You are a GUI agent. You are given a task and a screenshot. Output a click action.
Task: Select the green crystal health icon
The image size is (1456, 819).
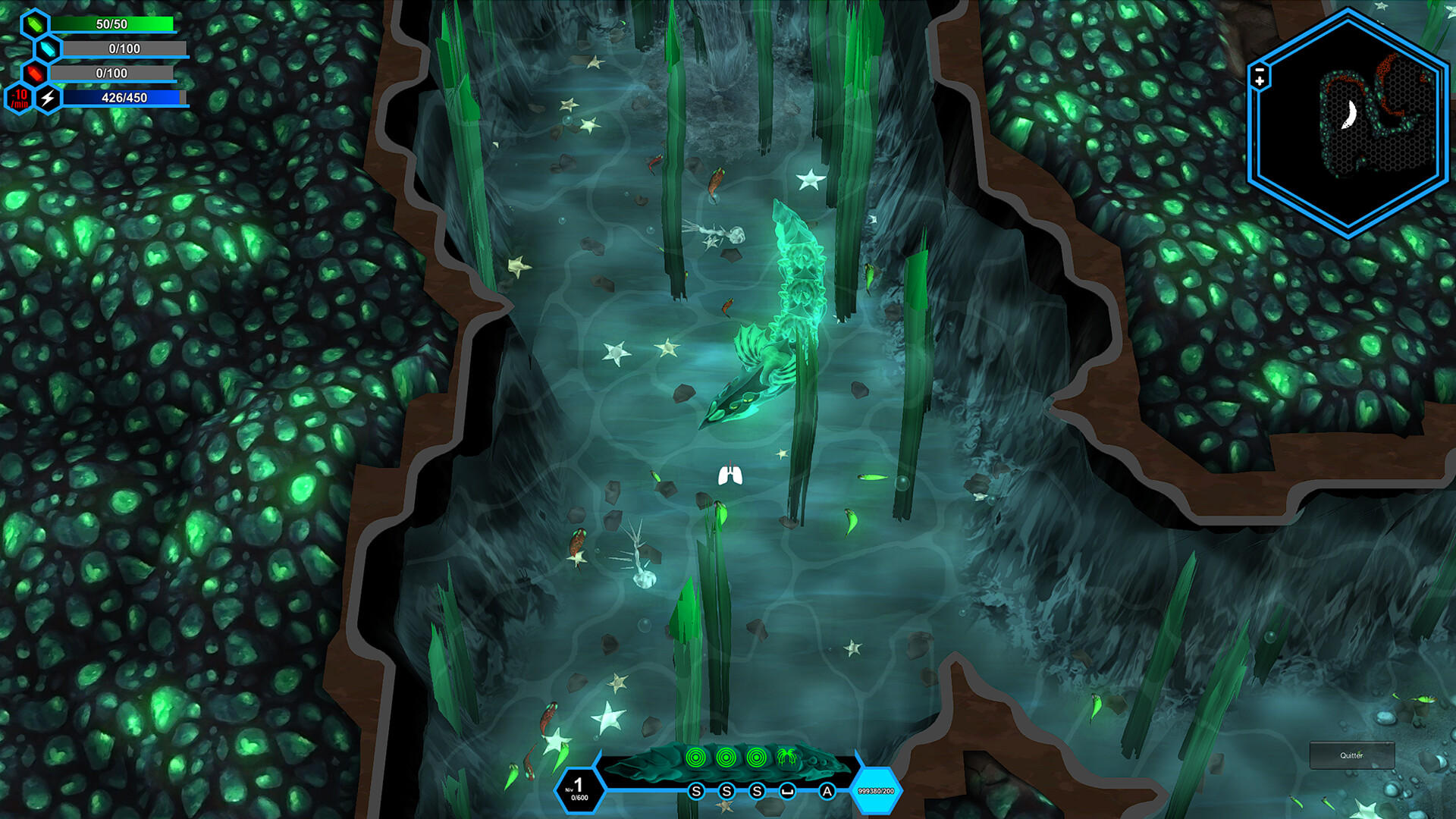pyautogui.click(x=36, y=24)
